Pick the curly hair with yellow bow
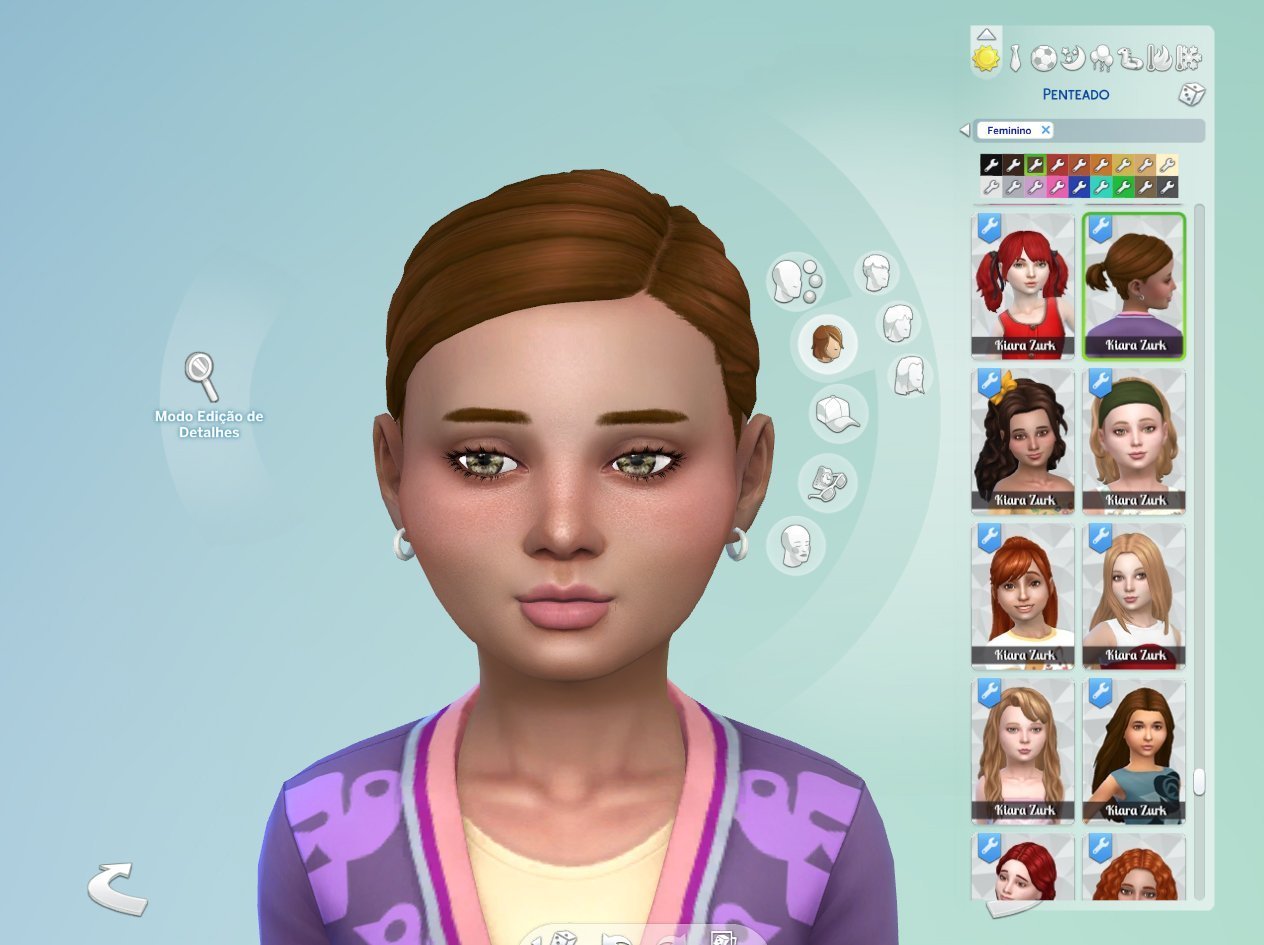 coord(1023,441)
